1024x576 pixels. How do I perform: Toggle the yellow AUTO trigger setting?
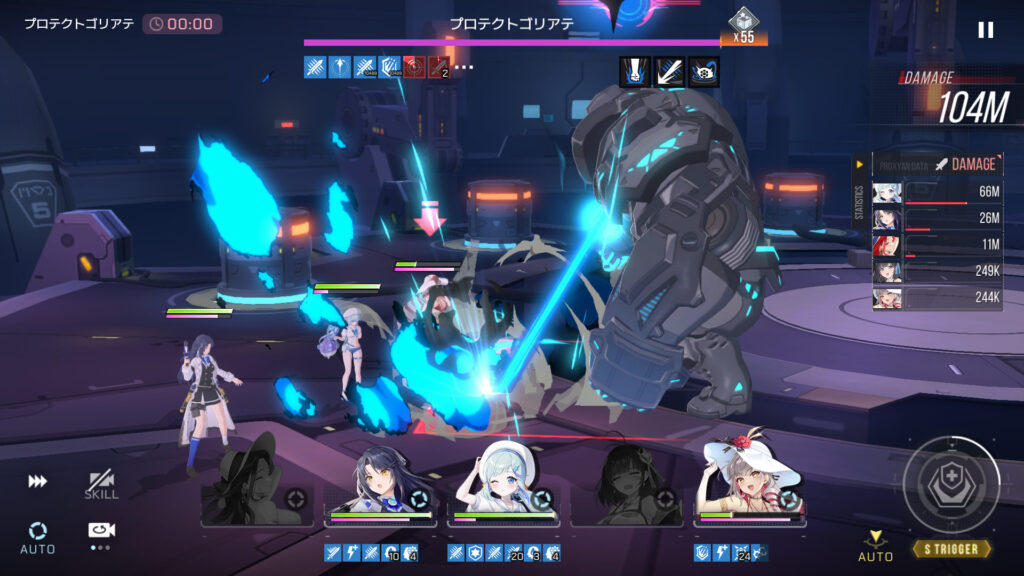[875, 546]
